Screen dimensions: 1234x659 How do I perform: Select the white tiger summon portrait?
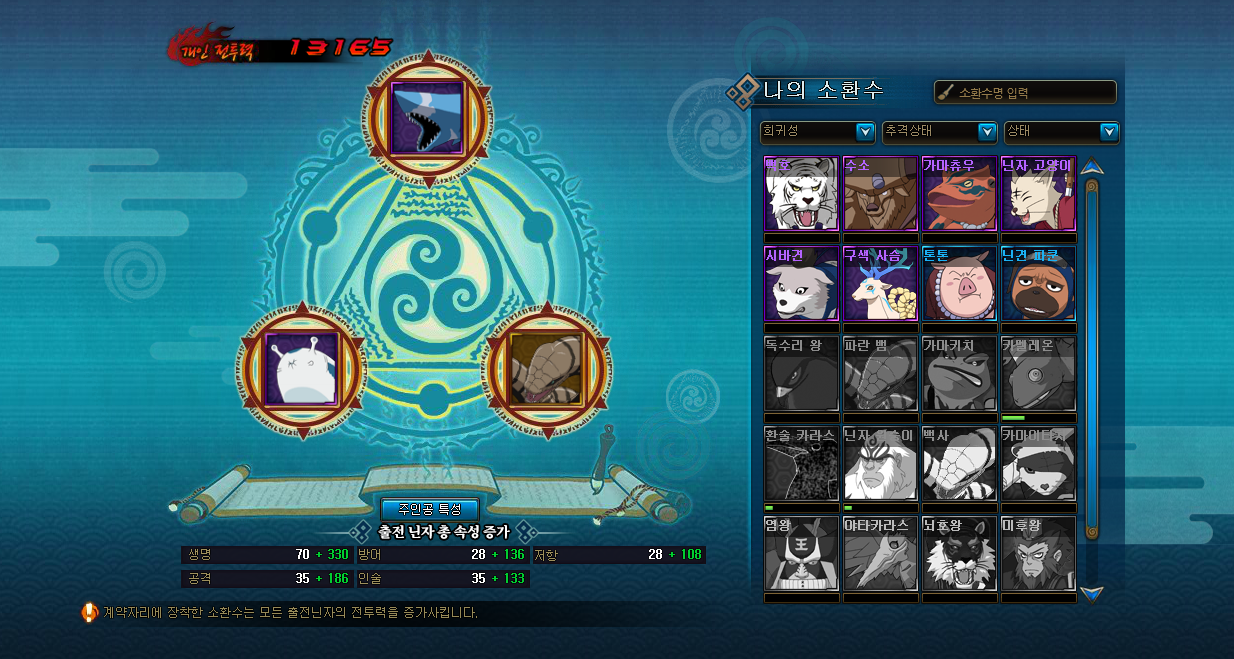(x=801, y=194)
